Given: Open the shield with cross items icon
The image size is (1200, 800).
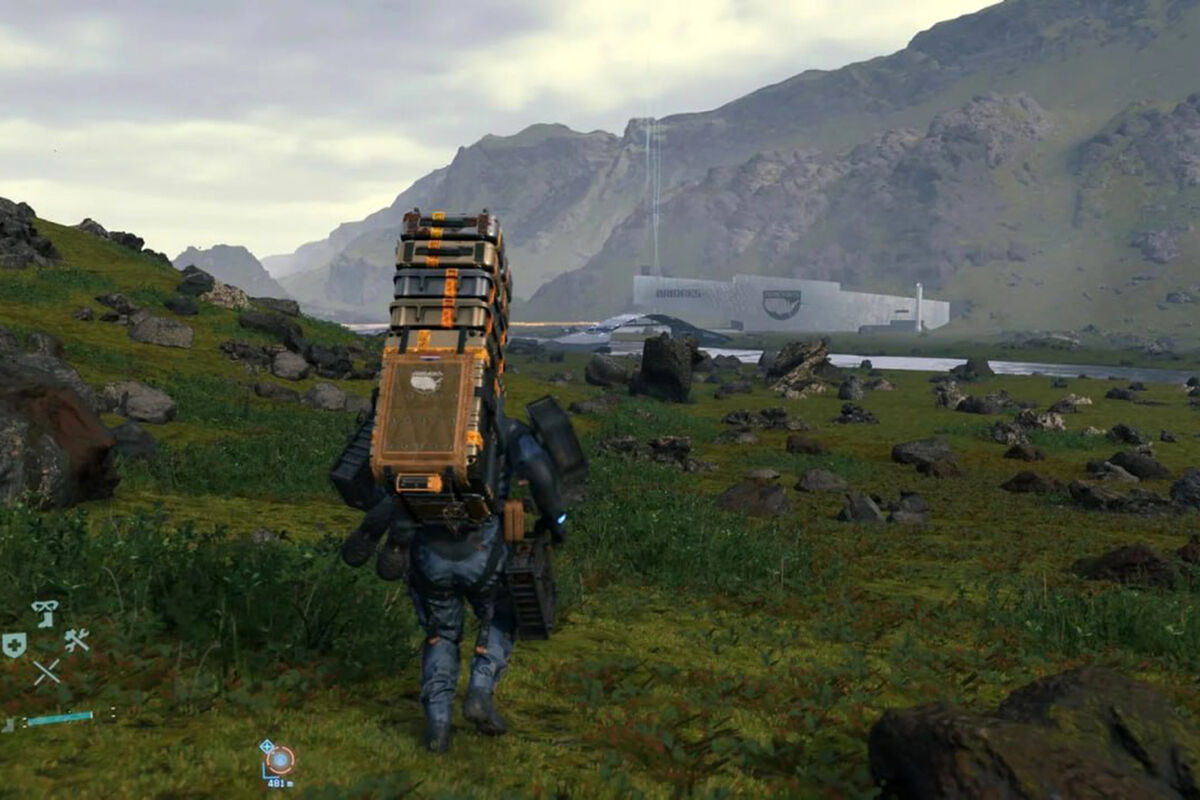Looking at the screenshot, I should 14,646.
